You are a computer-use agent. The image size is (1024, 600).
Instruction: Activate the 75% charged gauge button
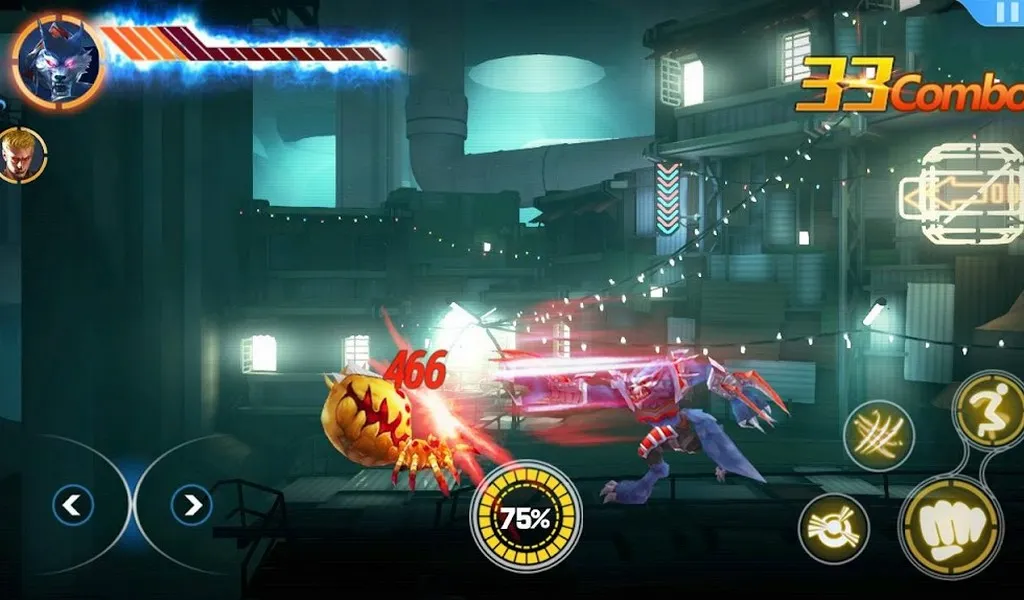tap(526, 517)
